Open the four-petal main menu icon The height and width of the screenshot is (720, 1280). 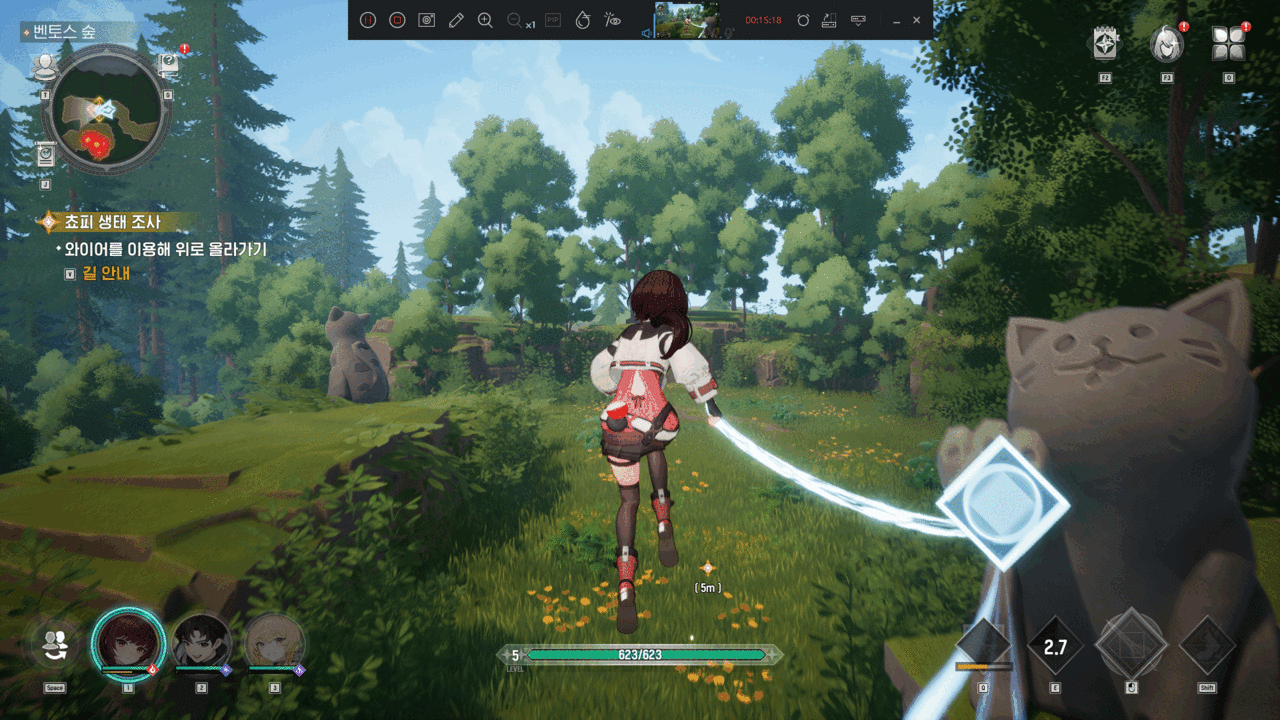pos(1227,44)
